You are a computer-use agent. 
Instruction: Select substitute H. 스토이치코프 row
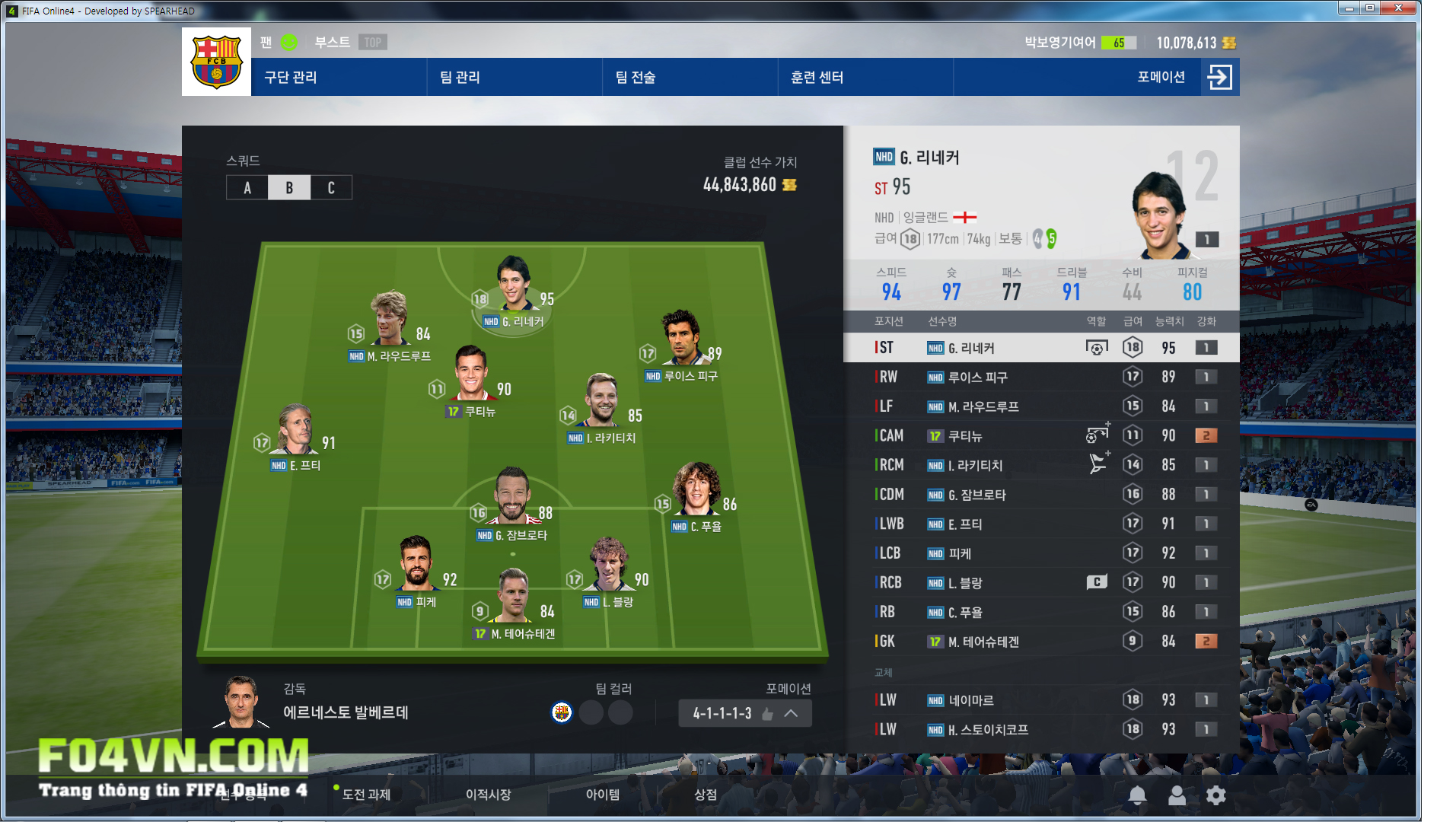[x=1041, y=729]
